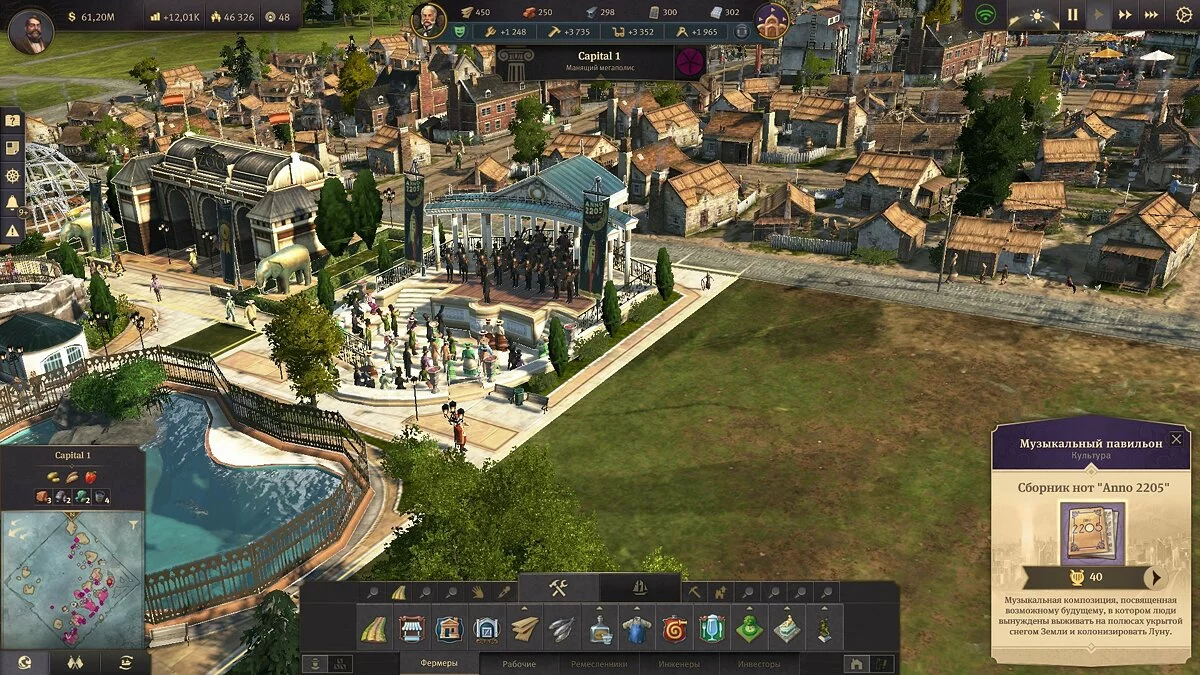Click the player portrait in top-left corner
This screenshot has width=1200, height=675.
point(31,31)
